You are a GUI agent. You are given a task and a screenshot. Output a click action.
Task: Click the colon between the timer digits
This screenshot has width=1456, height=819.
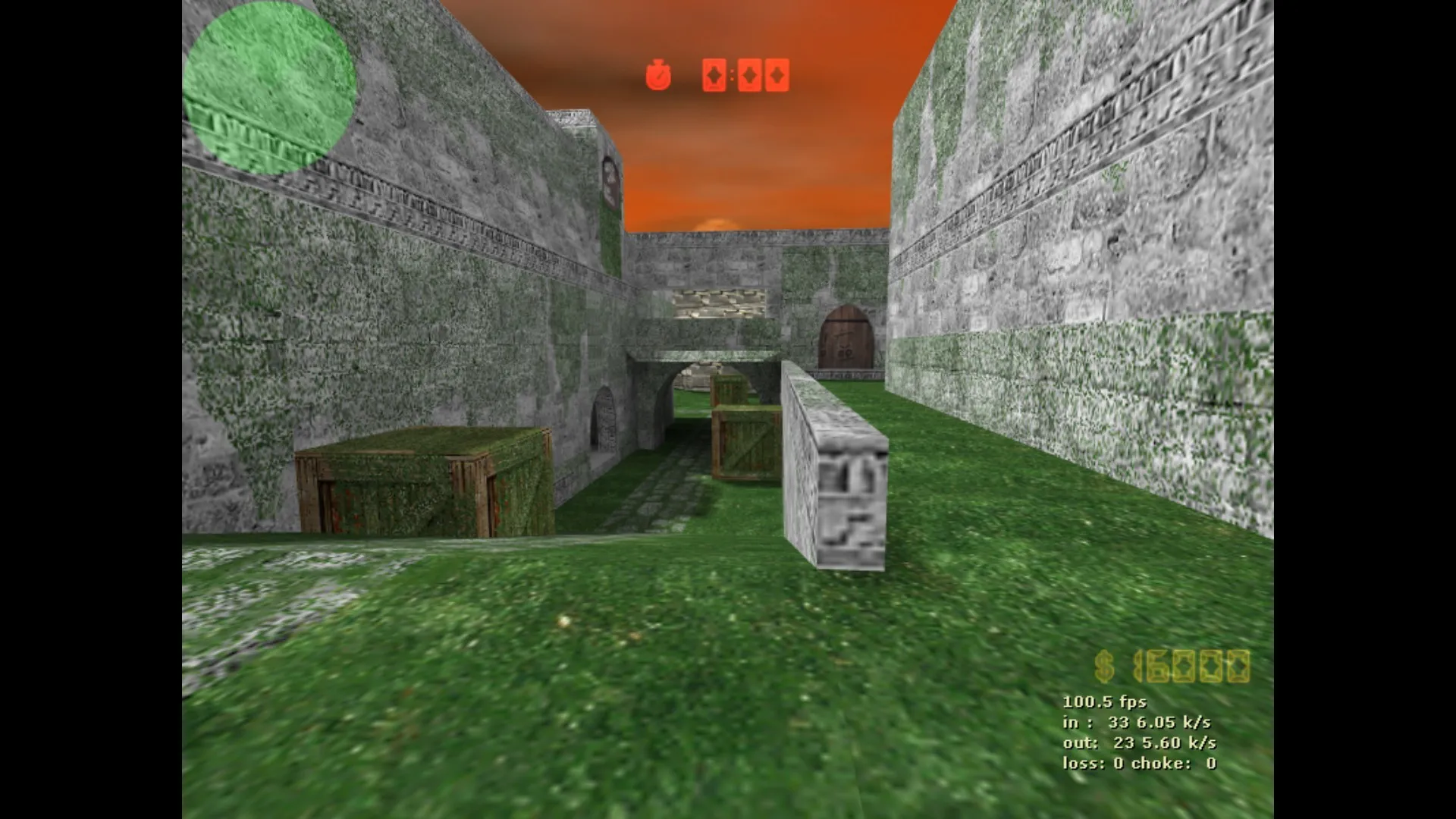pos(733,76)
